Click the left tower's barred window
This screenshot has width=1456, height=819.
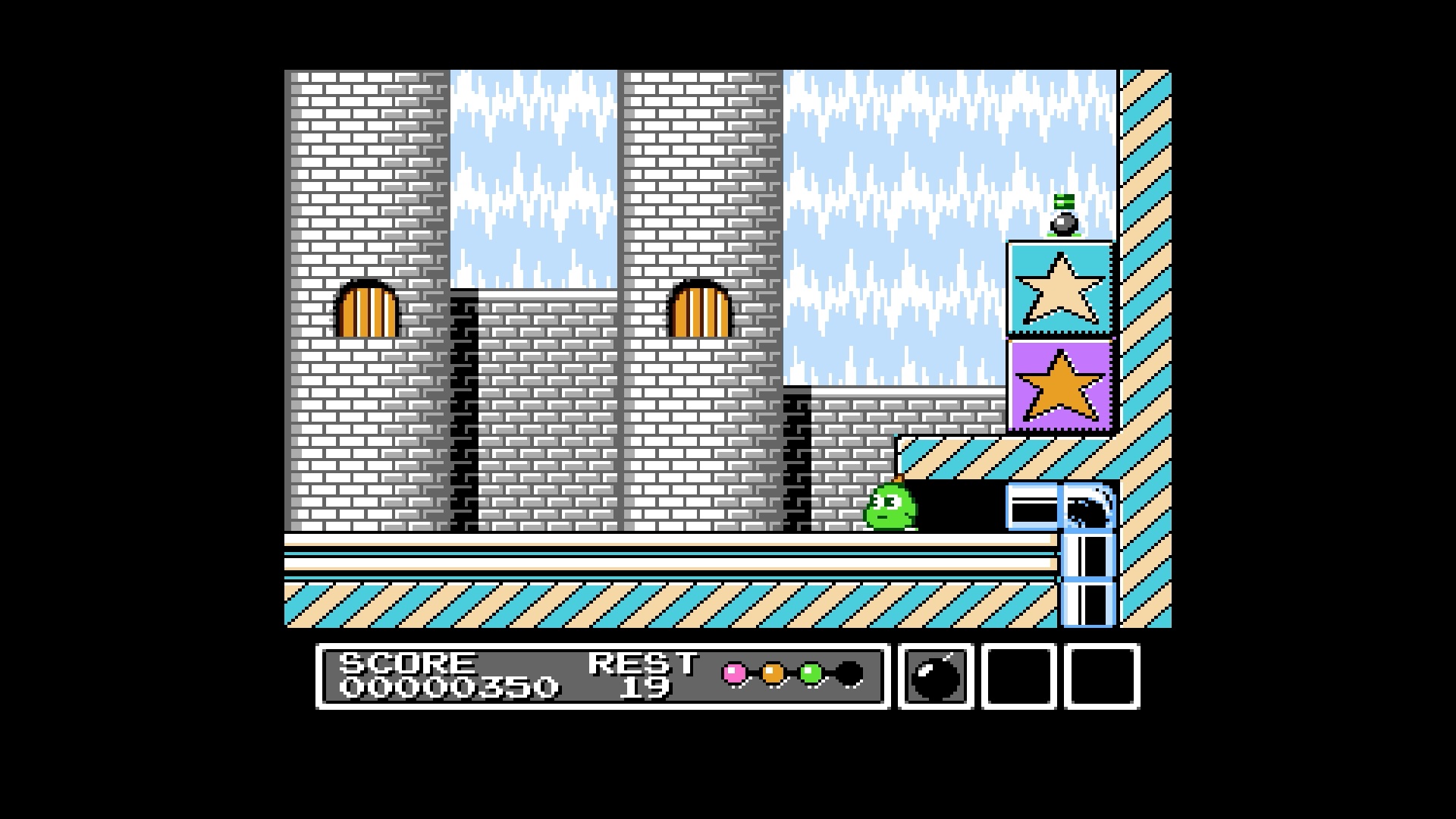click(x=367, y=311)
